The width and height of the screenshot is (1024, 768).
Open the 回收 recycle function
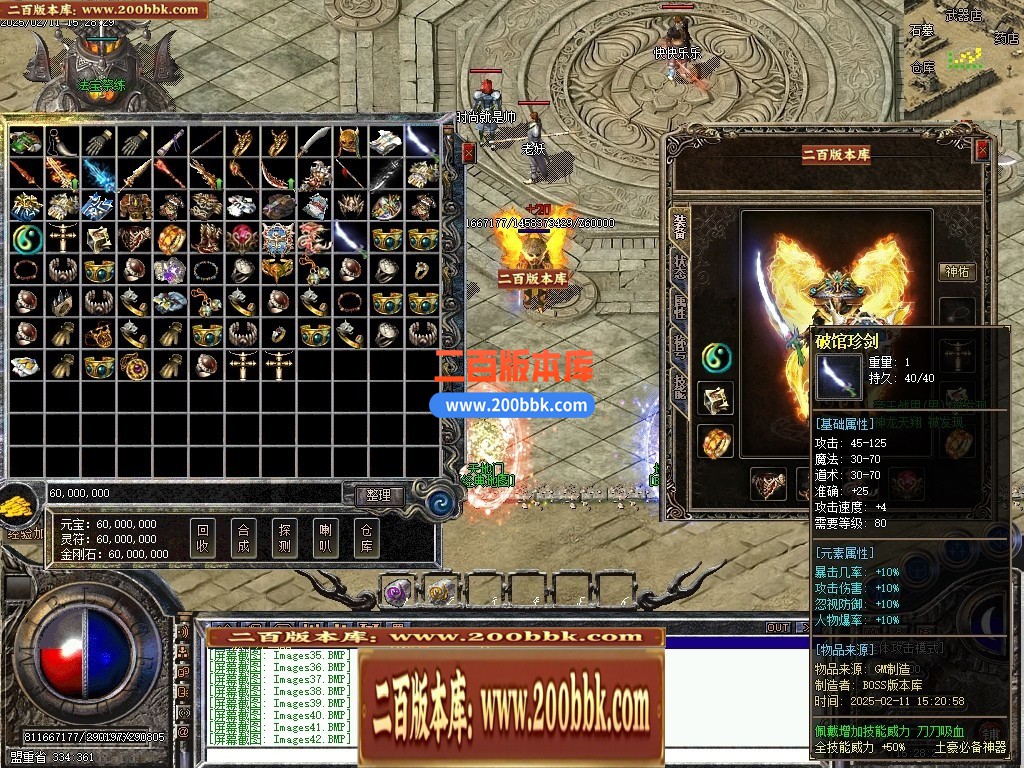point(203,539)
